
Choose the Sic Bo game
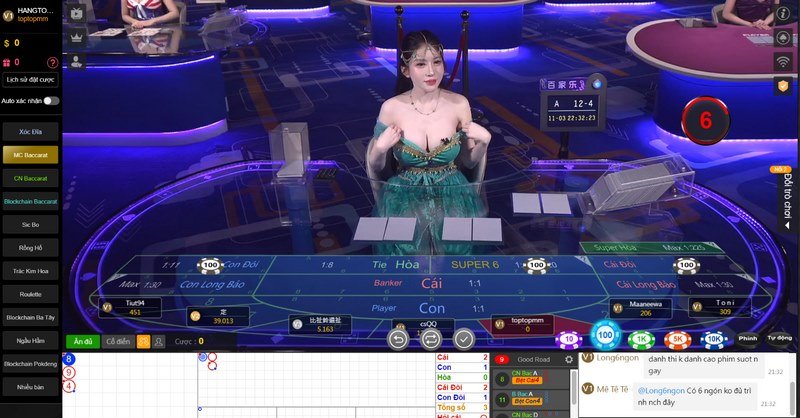[x=30, y=225]
